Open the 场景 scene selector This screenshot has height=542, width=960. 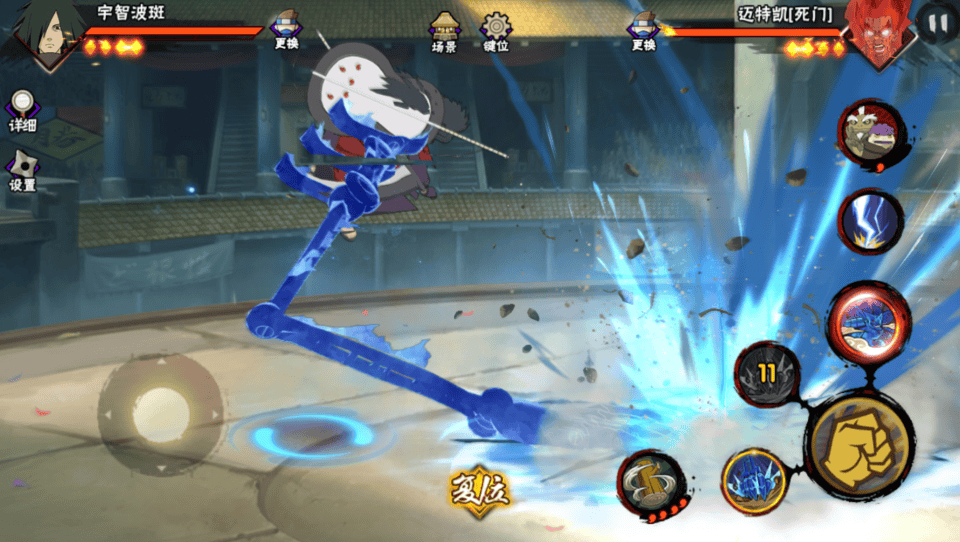pos(444,31)
